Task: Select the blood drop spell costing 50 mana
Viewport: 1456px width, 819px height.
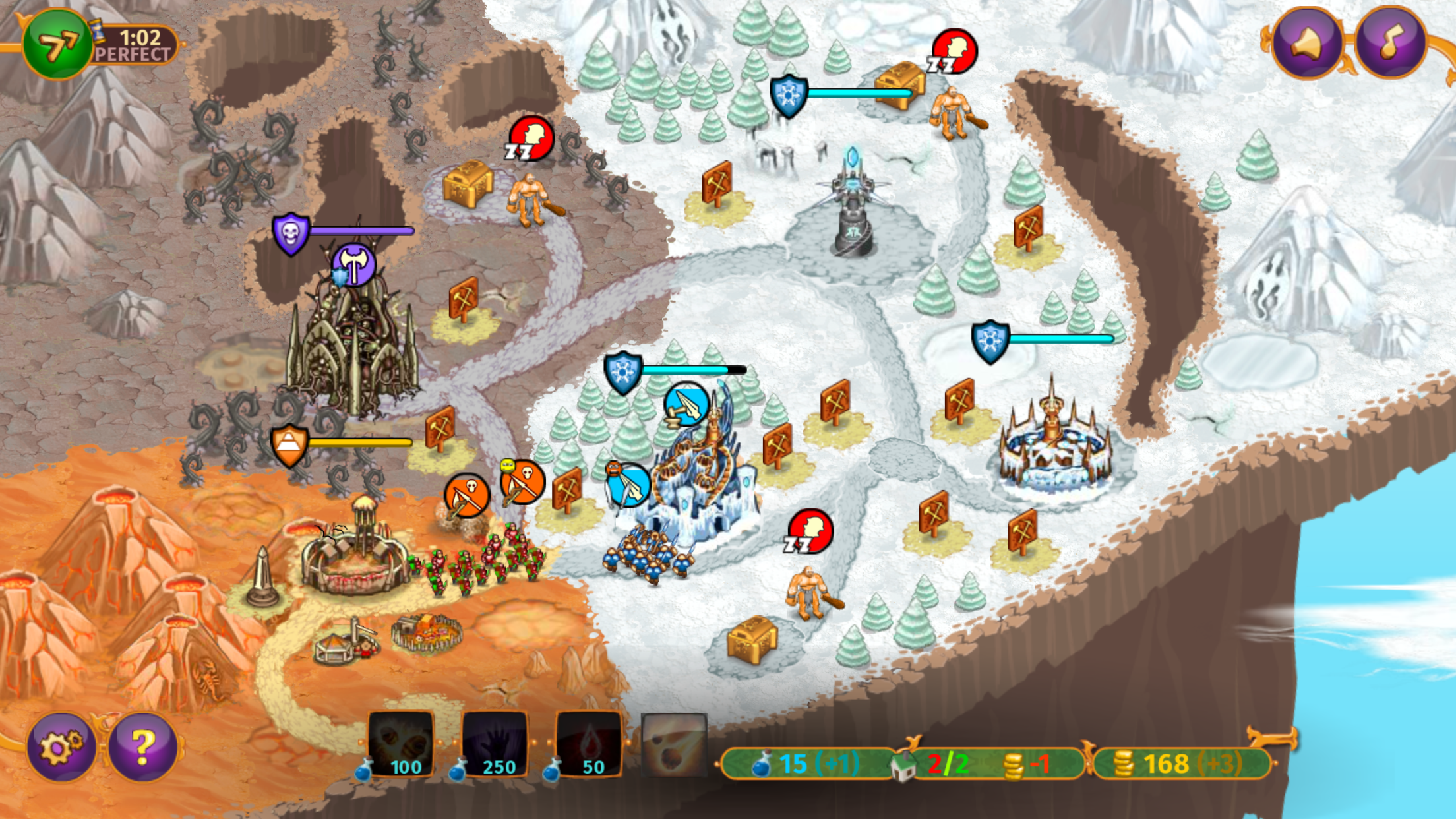Action: (x=590, y=740)
